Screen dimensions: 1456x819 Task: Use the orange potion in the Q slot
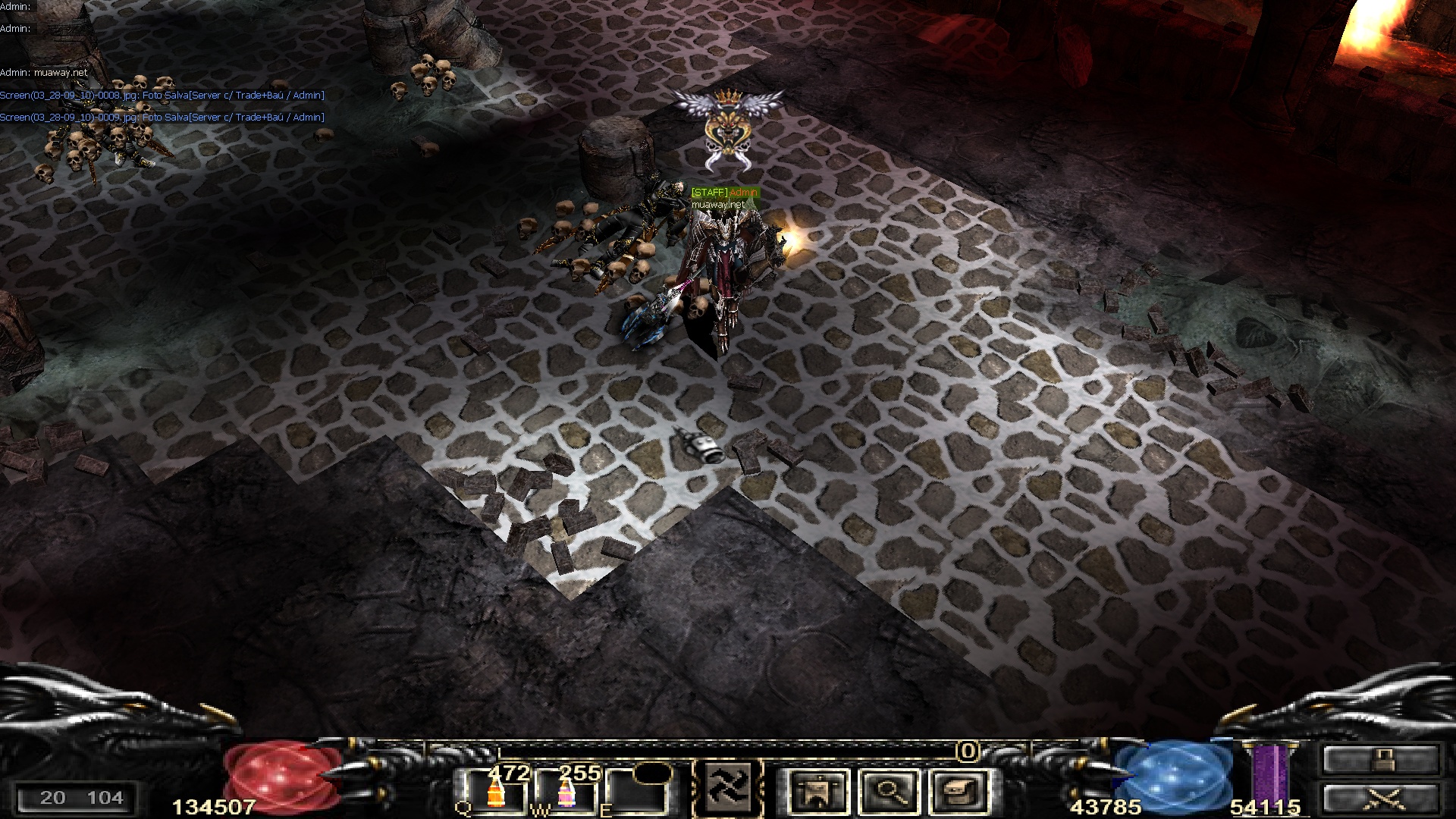[497, 792]
